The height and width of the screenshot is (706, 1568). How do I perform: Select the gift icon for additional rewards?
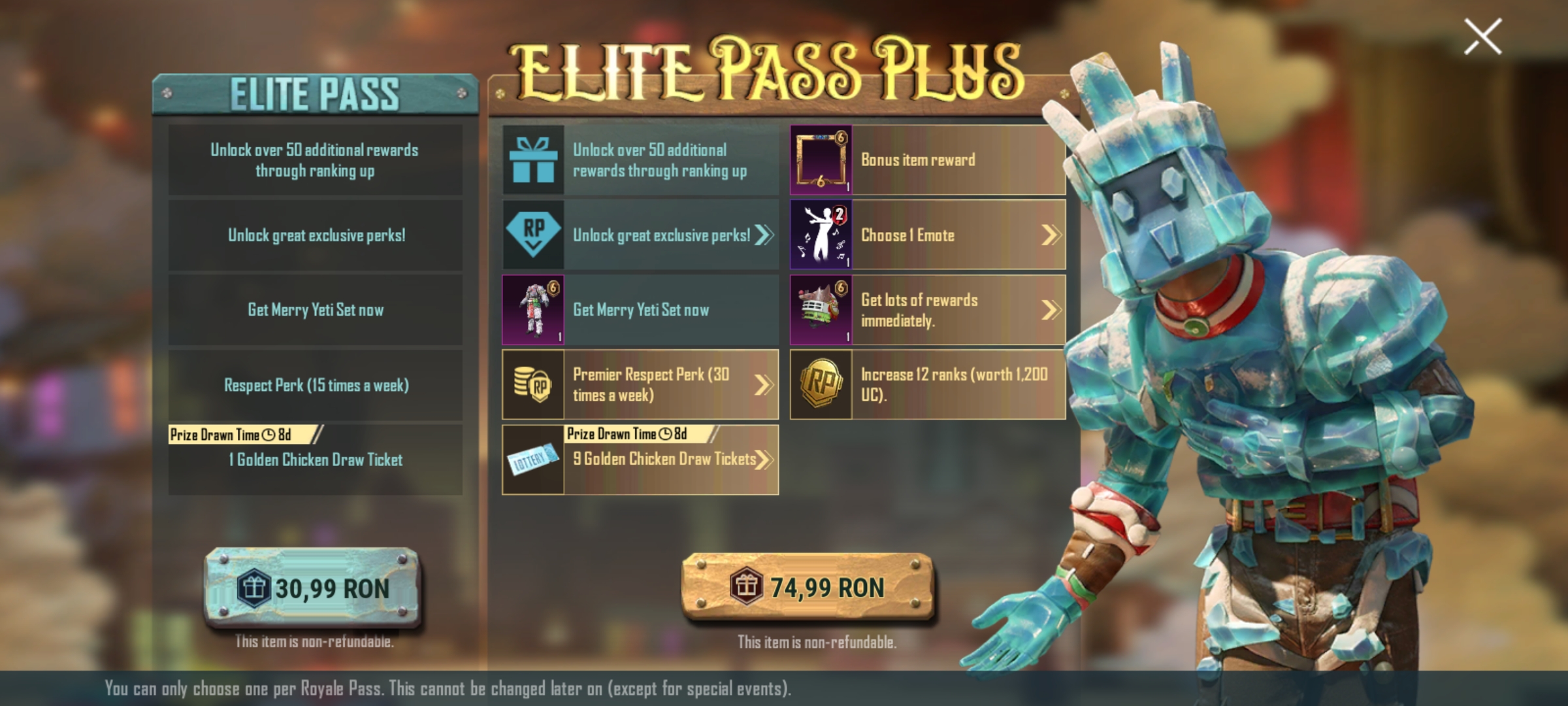click(x=533, y=159)
